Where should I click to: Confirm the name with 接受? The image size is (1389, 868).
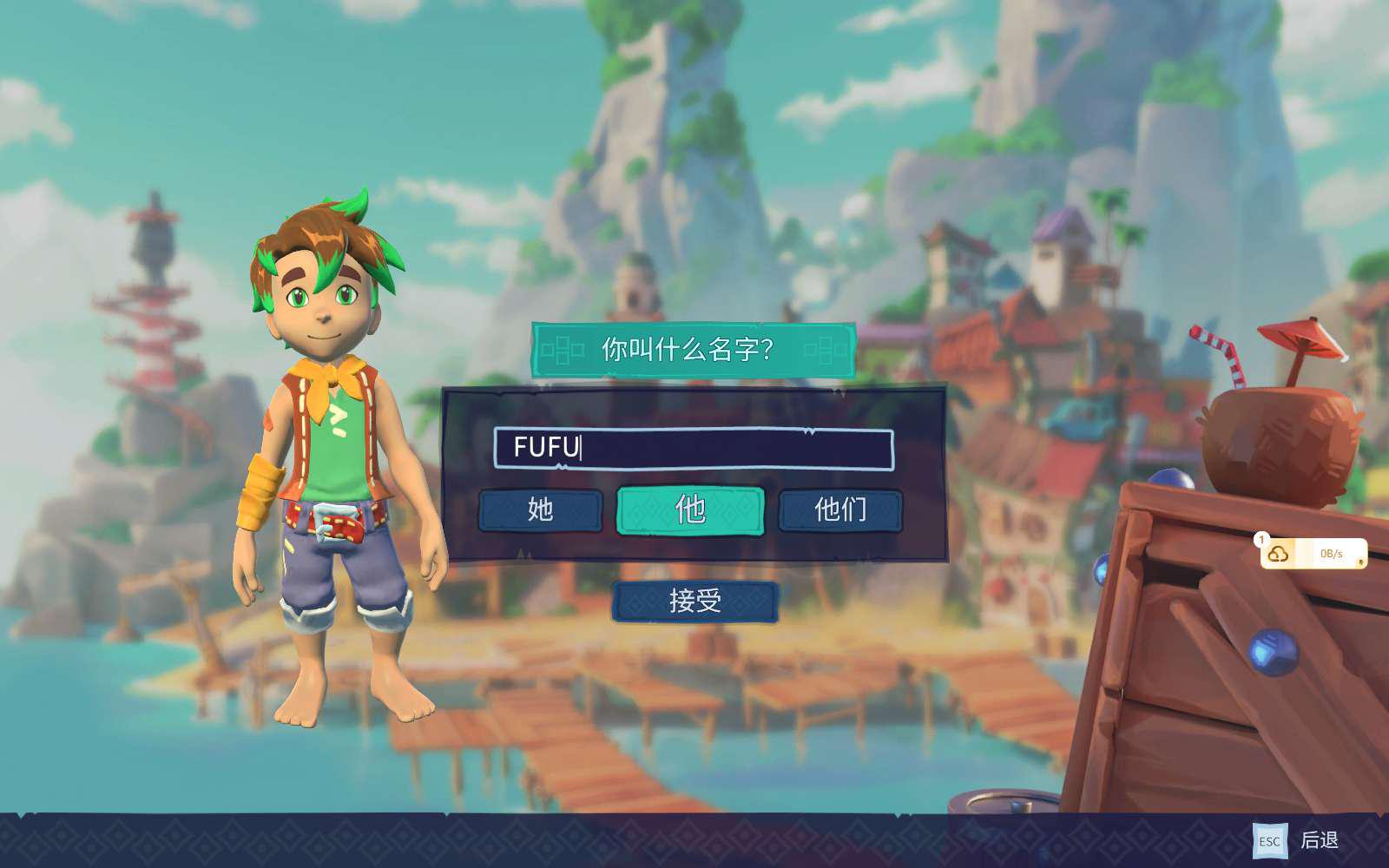pos(694,601)
